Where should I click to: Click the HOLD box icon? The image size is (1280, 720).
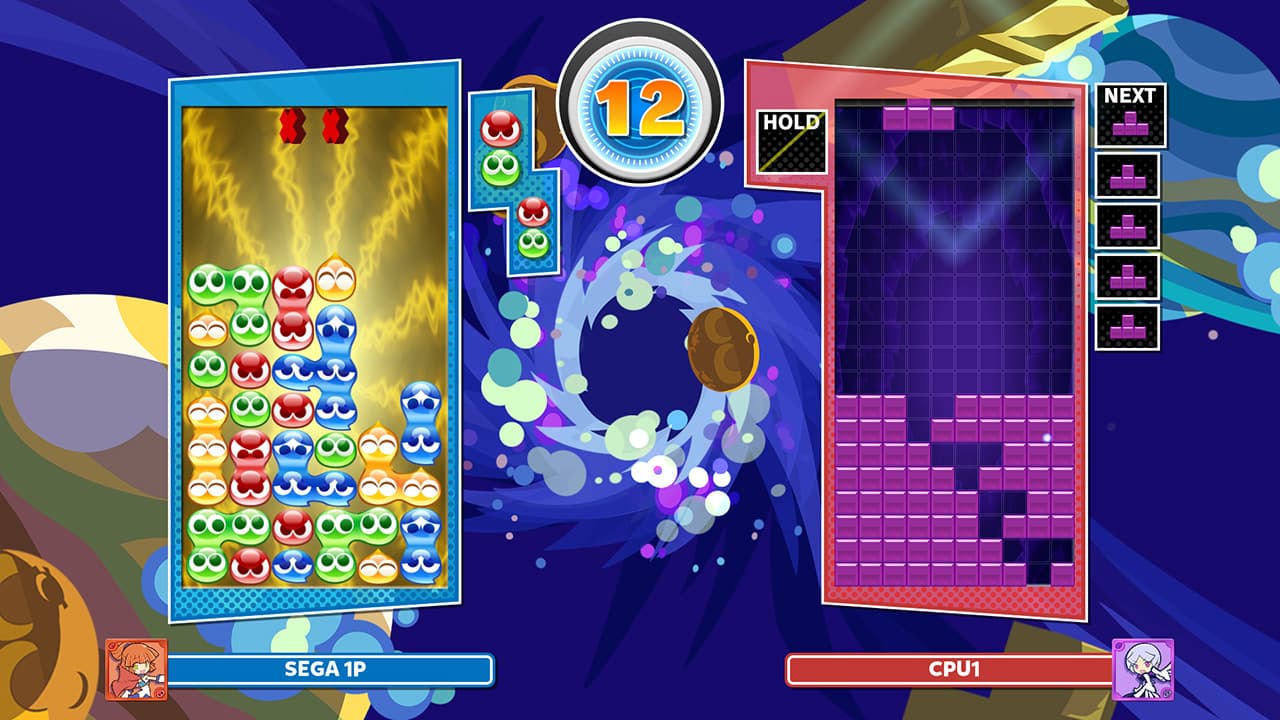[x=791, y=142]
